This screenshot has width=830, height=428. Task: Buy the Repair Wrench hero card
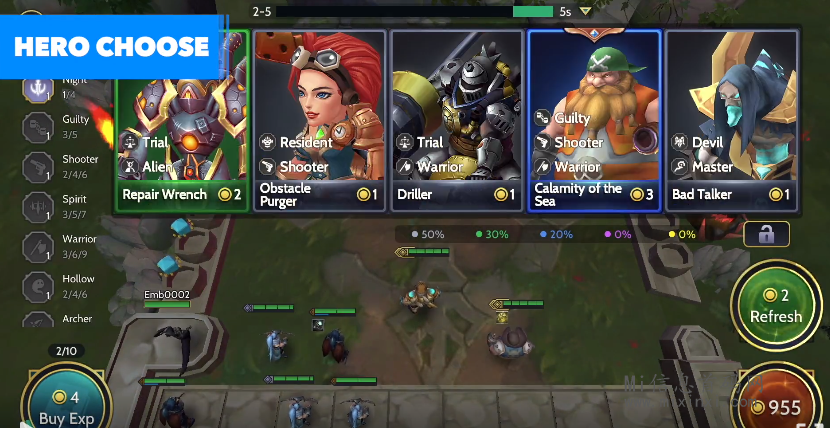(x=182, y=120)
